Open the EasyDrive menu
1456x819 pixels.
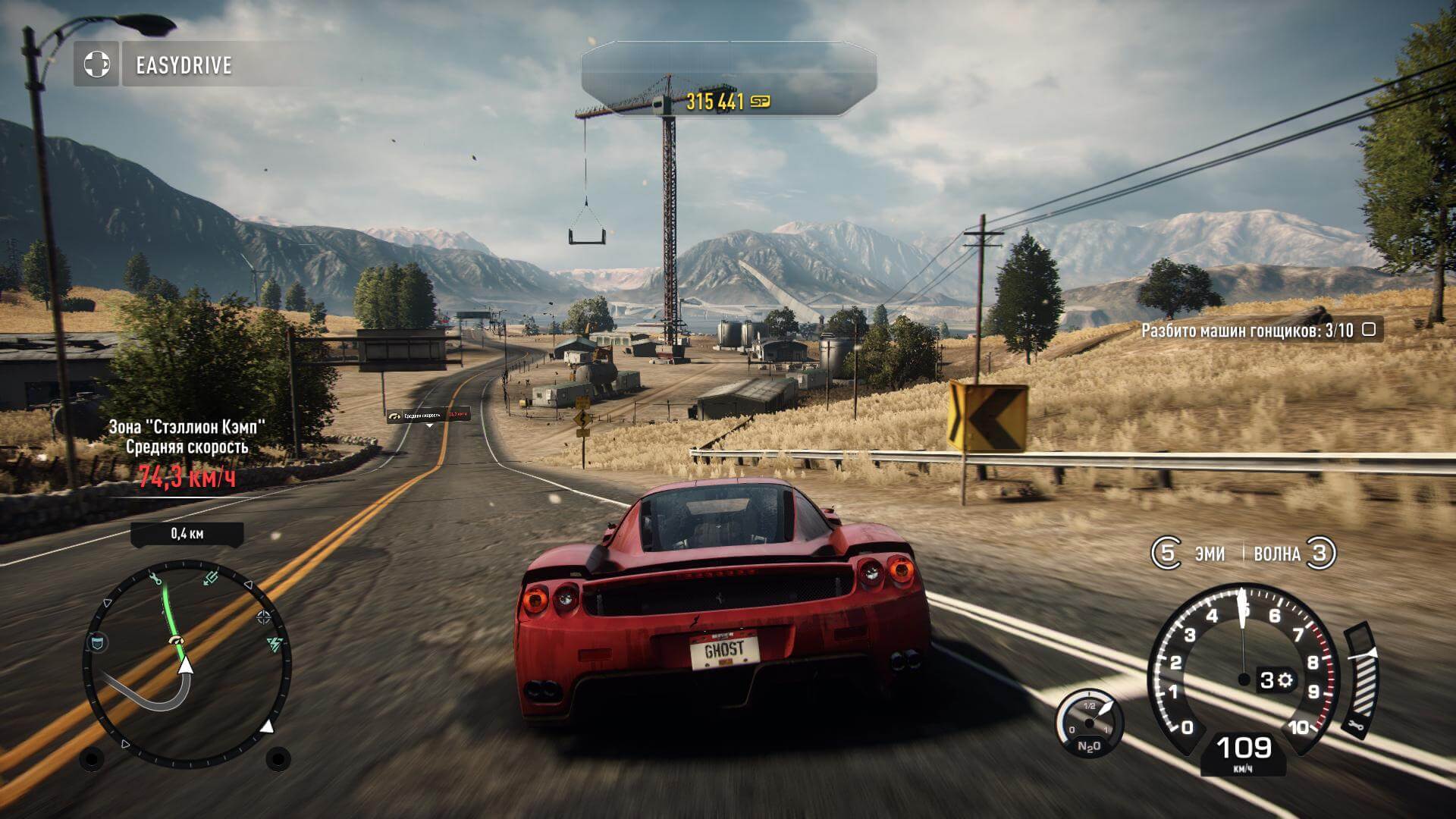[184, 65]
